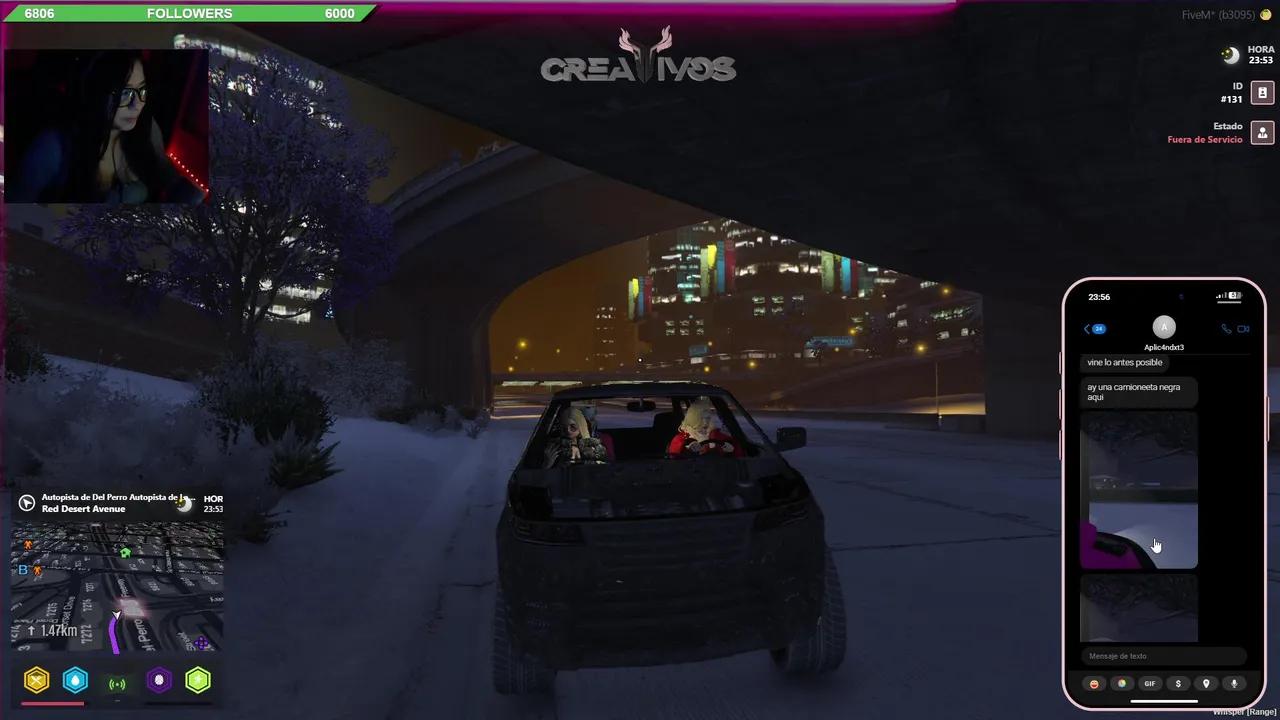
Task: Start a voice call with Aplic4ndxt3
Action: click(1227, 328)
